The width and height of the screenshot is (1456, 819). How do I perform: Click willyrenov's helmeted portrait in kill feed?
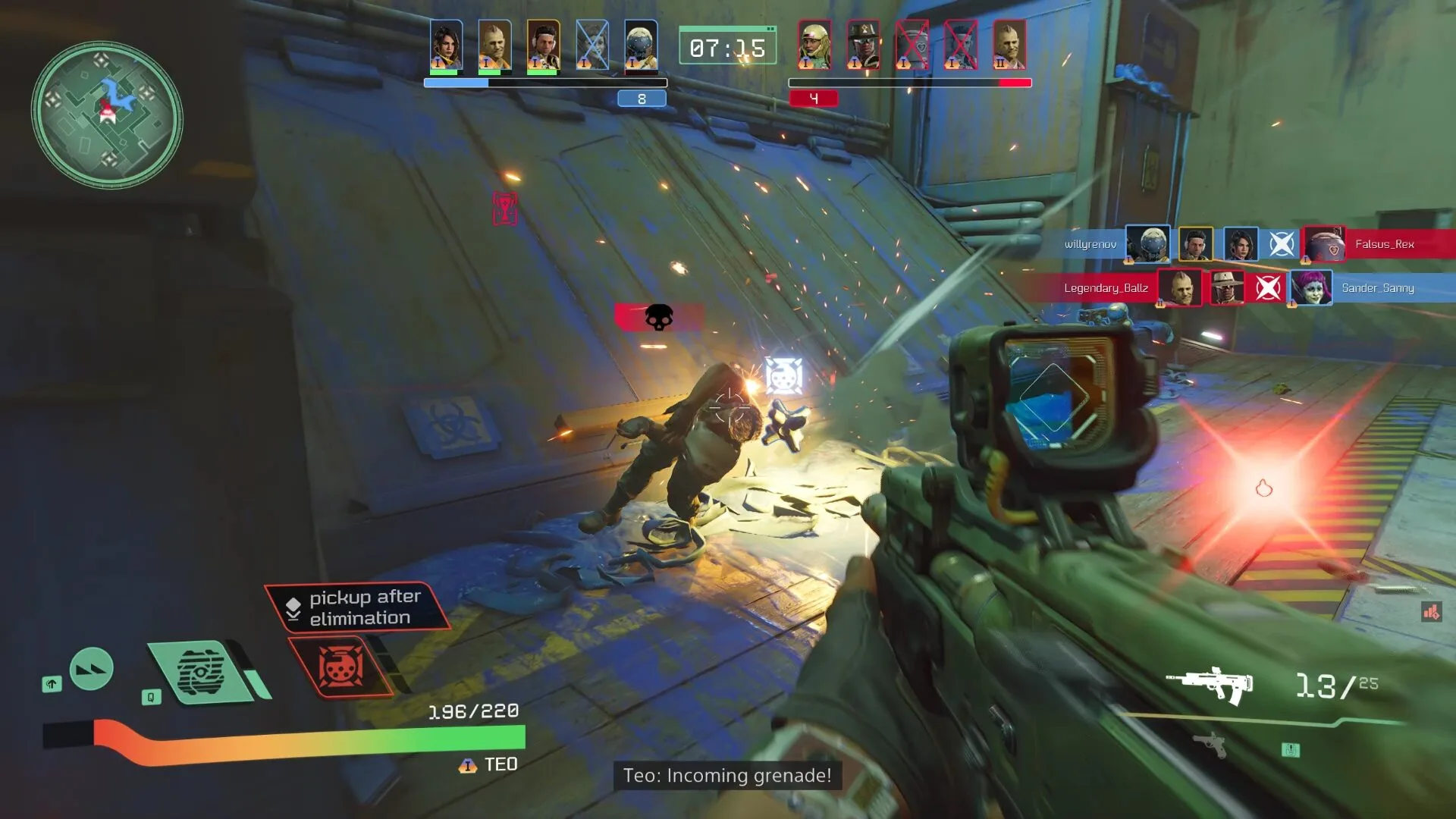point(1147,244)
